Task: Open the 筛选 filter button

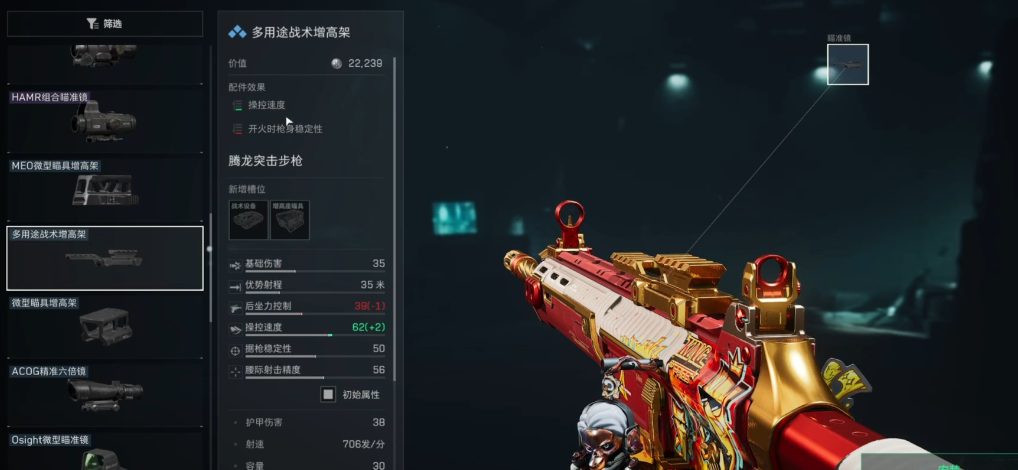Action: (104, 24)
